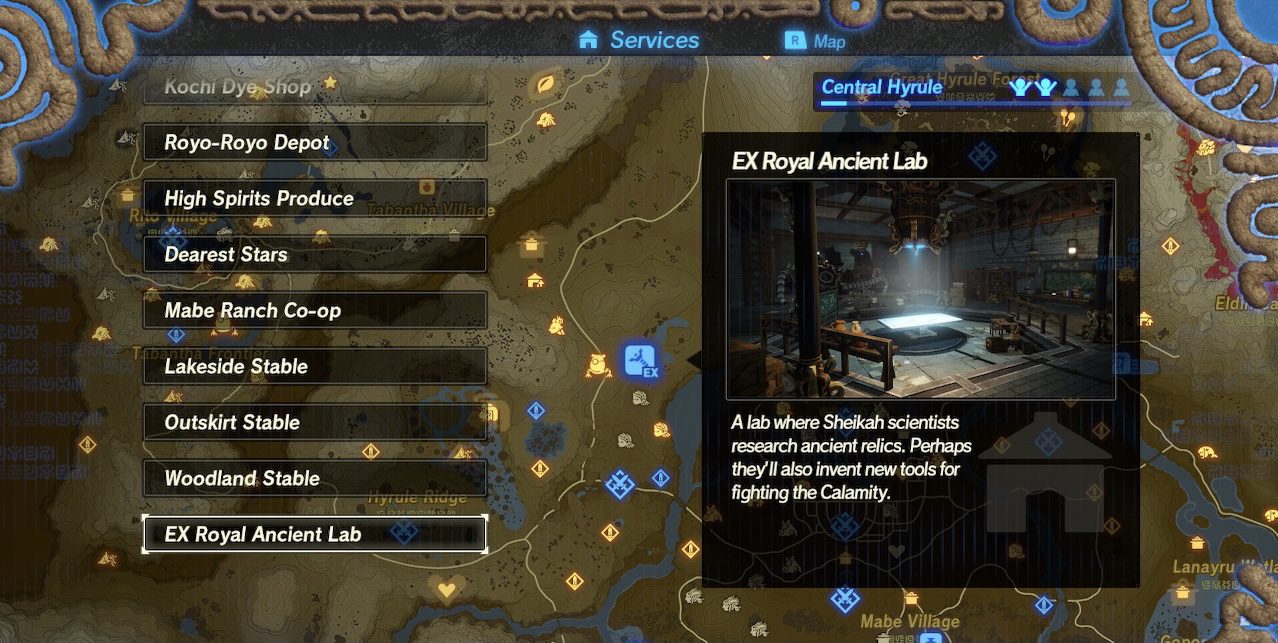Click the blue EX lab map marker
Screen dimensions: 1278x643
pos(640,359)
